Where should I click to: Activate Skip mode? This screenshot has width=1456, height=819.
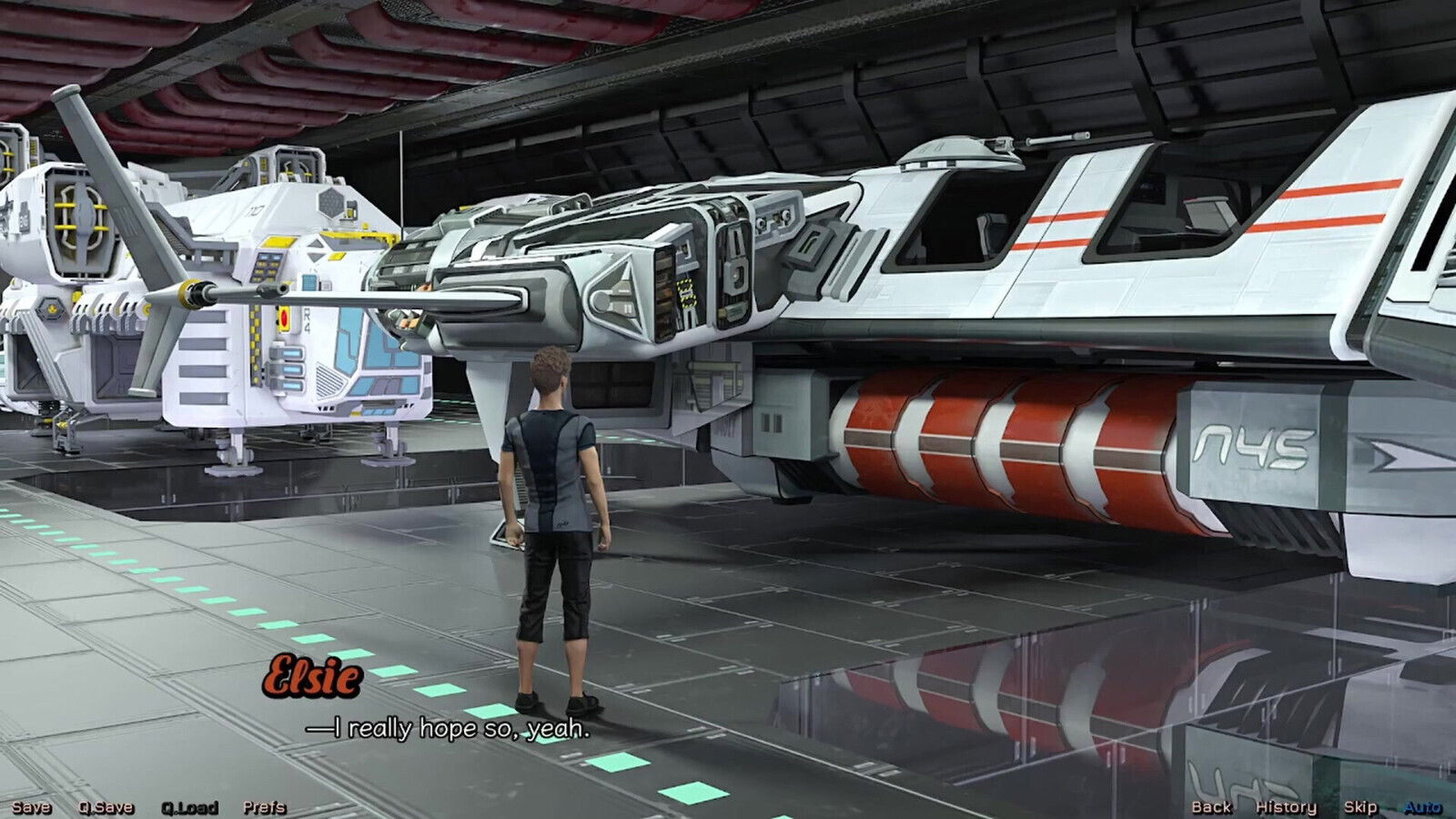point(1360,807)
